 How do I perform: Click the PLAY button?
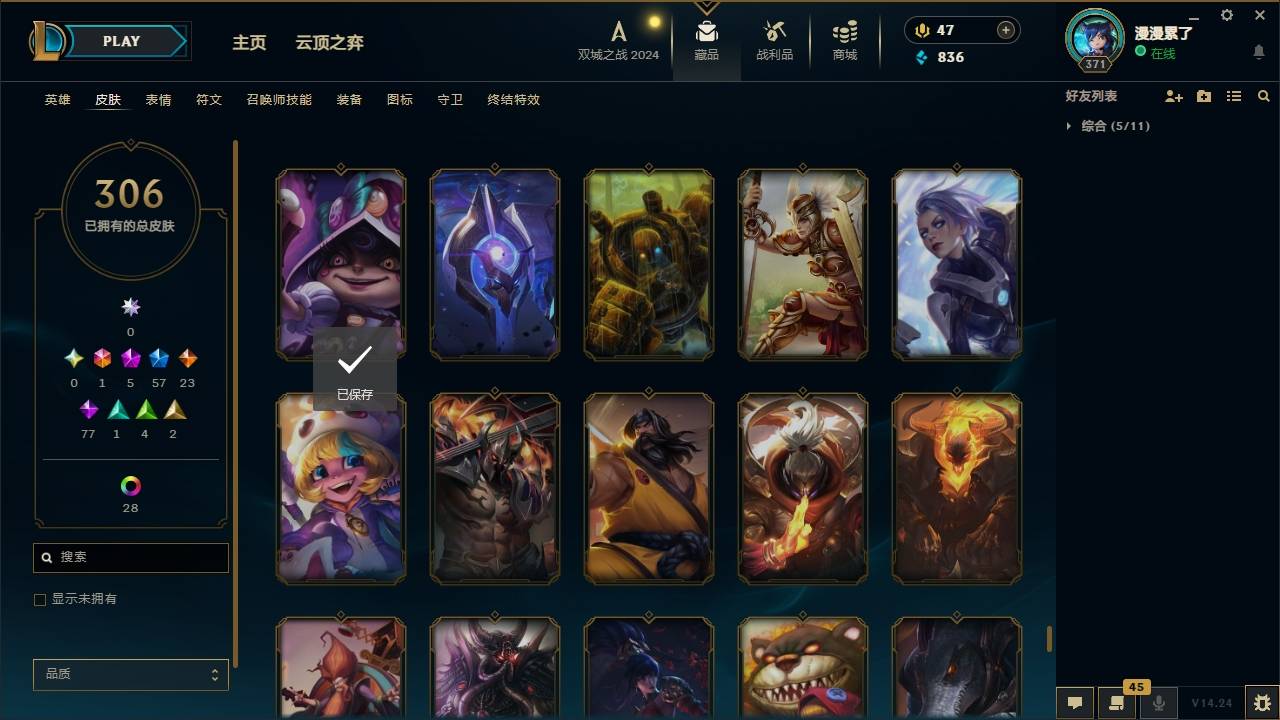pyautogui.click(x=121, y=41)
